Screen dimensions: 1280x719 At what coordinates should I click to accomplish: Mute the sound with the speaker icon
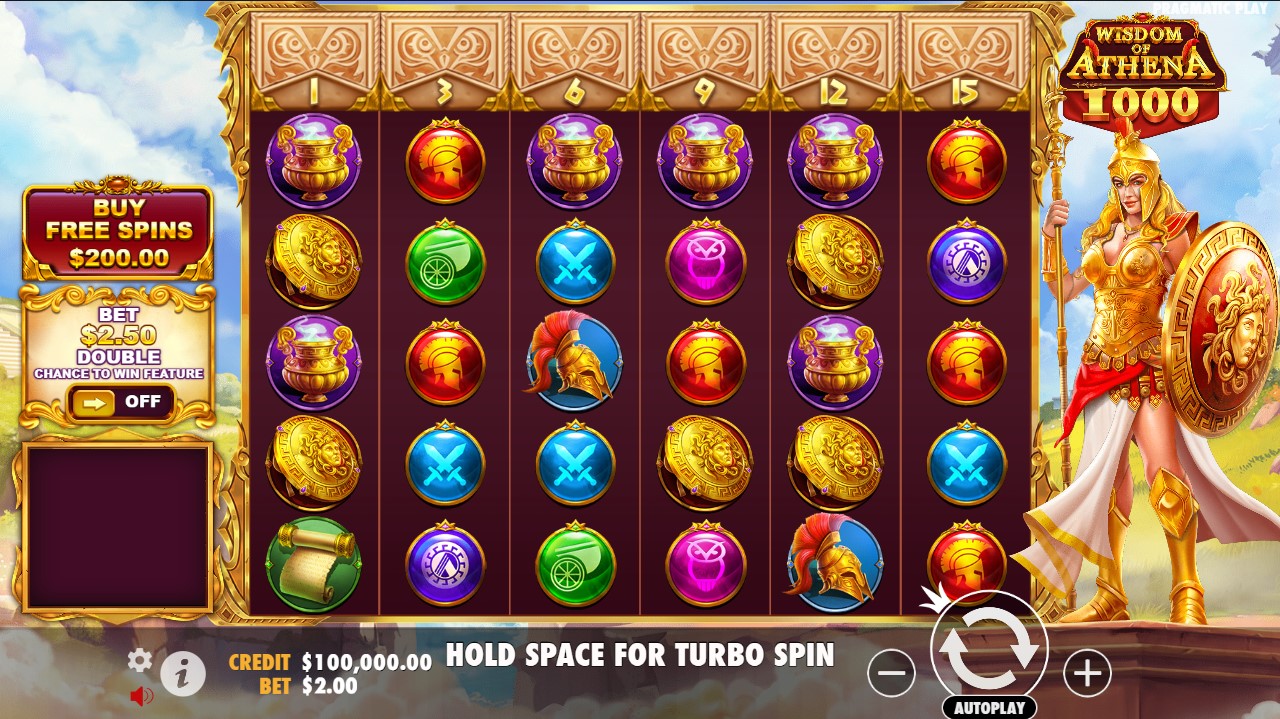[141, 696]
